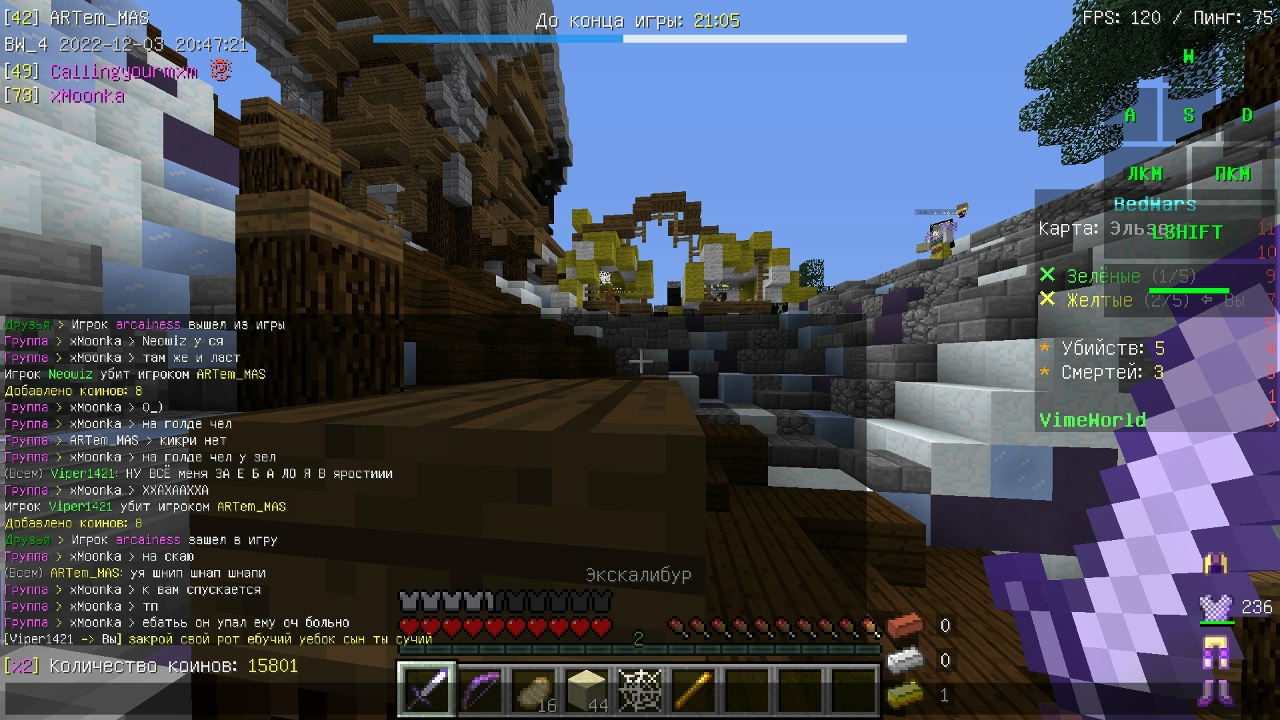
Task: Click the helmet icon in armor HUD
Action: (x=1216, y=564)
